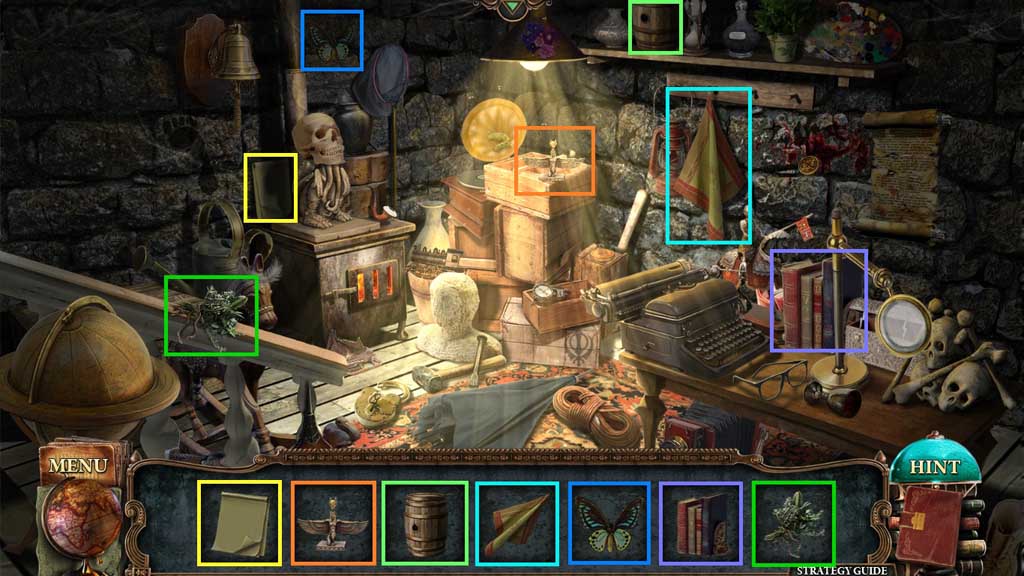1024x576 pixels.
Task: Select the herb sprig slot
Action: (793, 523)
